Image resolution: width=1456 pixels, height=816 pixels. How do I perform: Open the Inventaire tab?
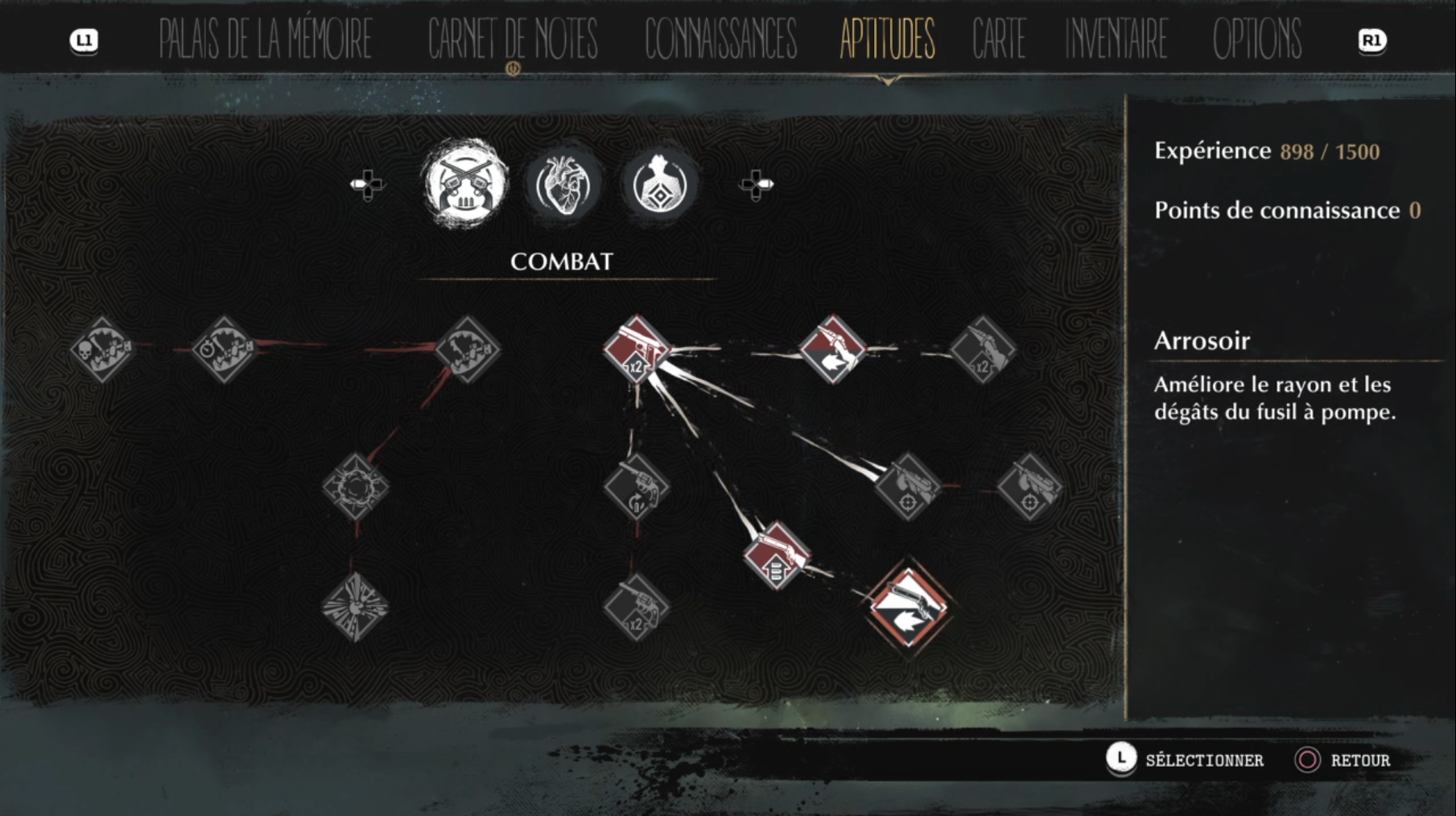1116,38
